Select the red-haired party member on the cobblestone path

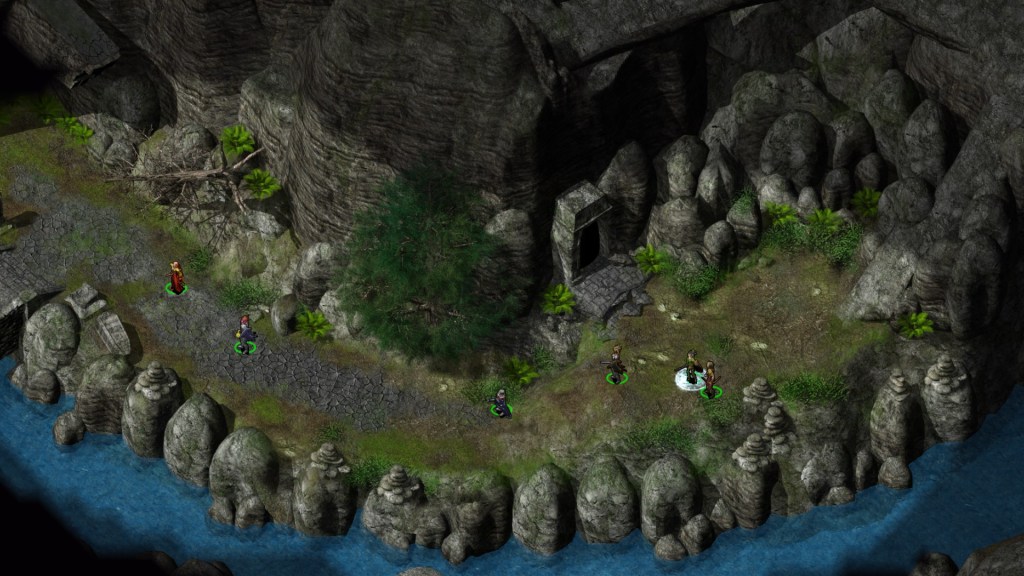(x=244, y=333)
